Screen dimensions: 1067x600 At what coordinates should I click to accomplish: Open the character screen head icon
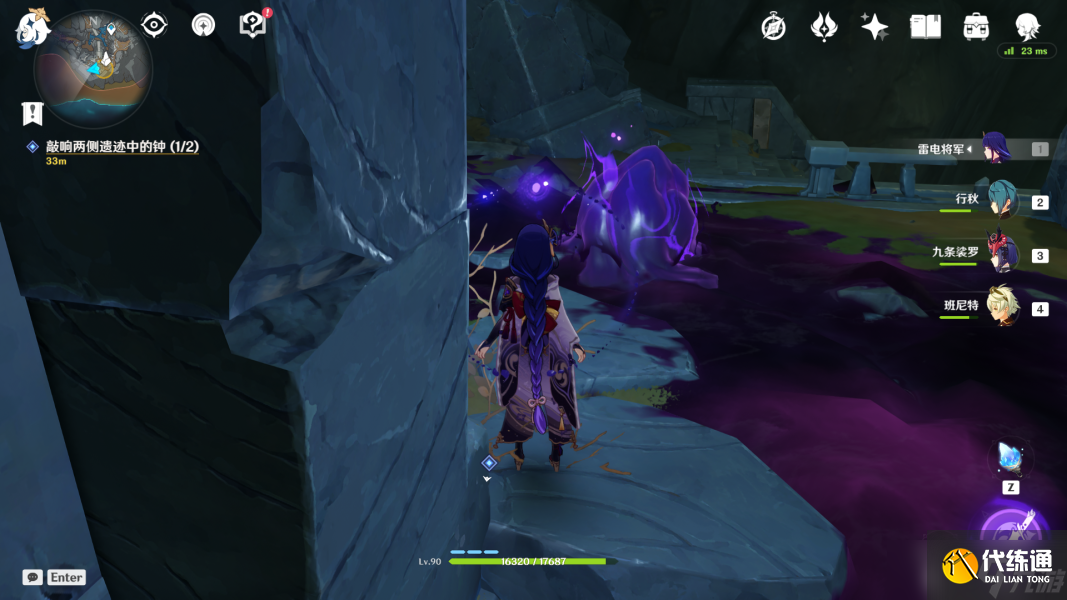[x=1027, y=27]
